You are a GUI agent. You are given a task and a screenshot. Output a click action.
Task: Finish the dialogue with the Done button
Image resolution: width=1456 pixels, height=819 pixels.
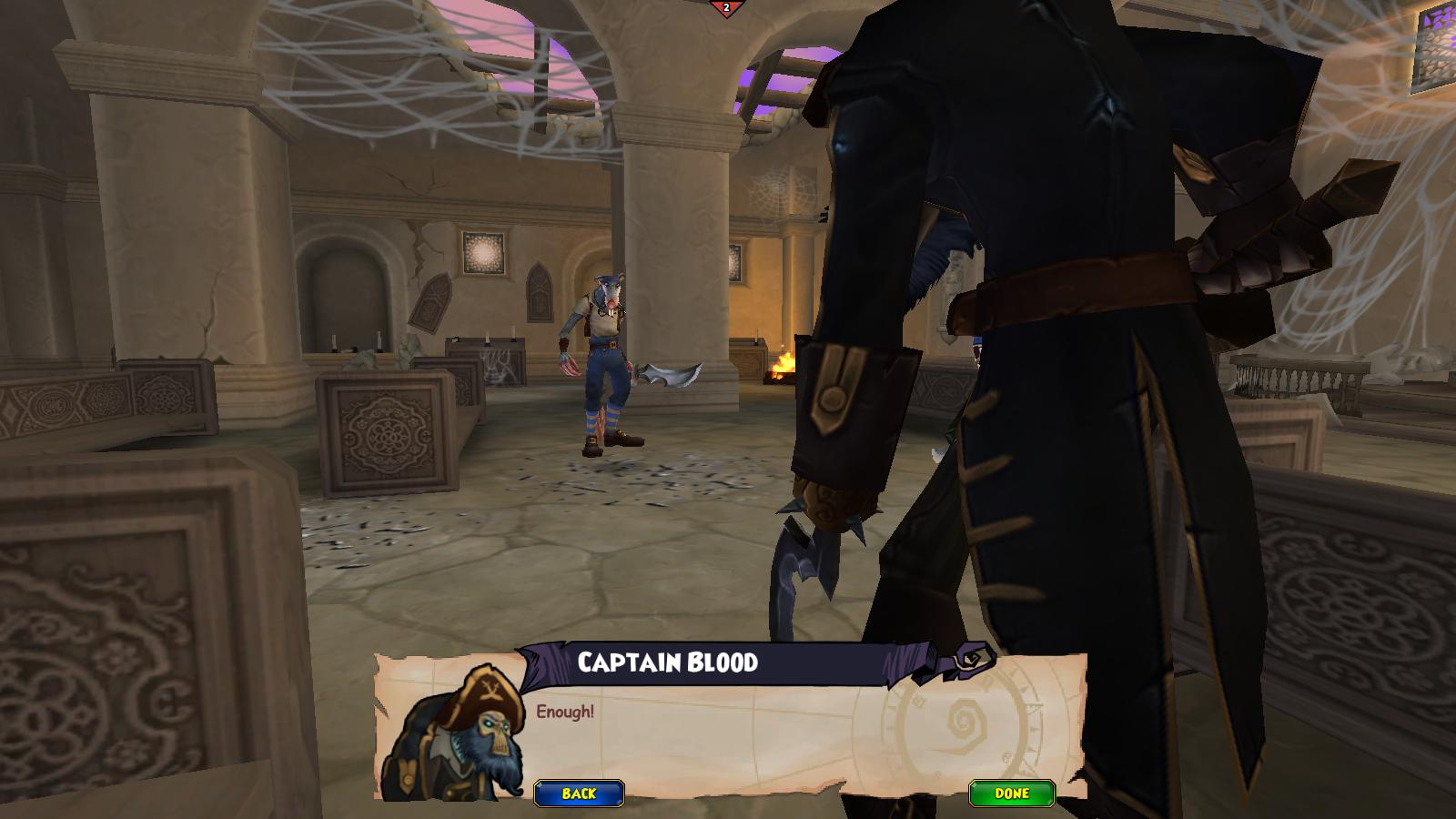pyautogui.click(x=1011, y=794)
